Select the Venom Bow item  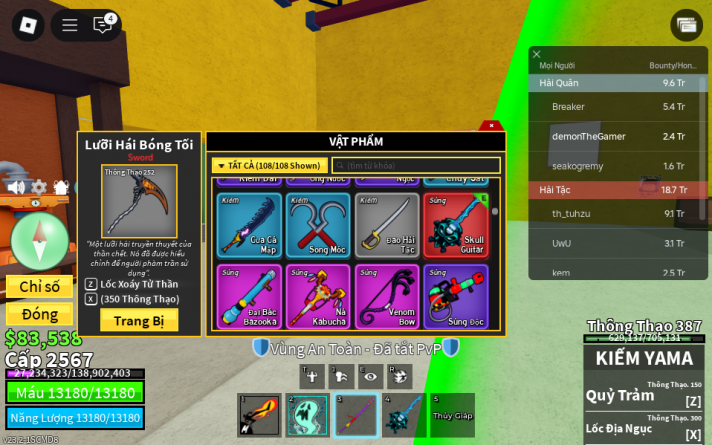coord(387,296)
